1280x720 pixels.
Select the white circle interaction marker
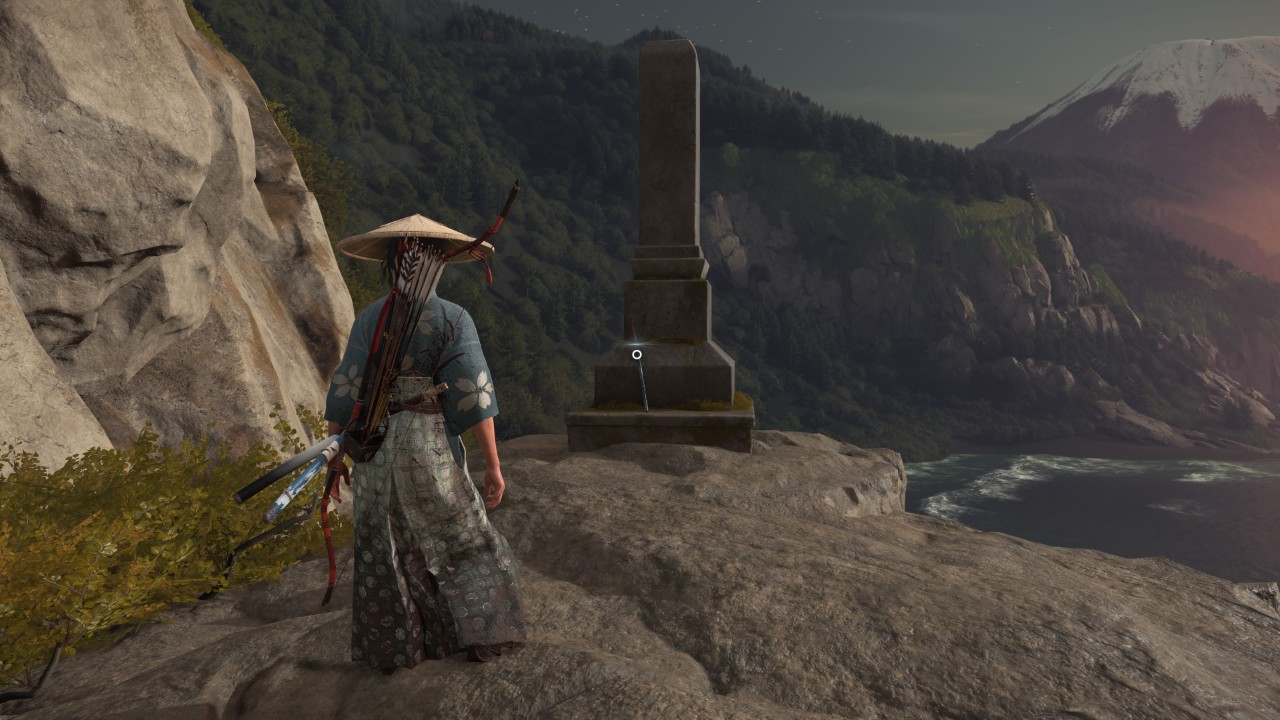coord(636,354)
